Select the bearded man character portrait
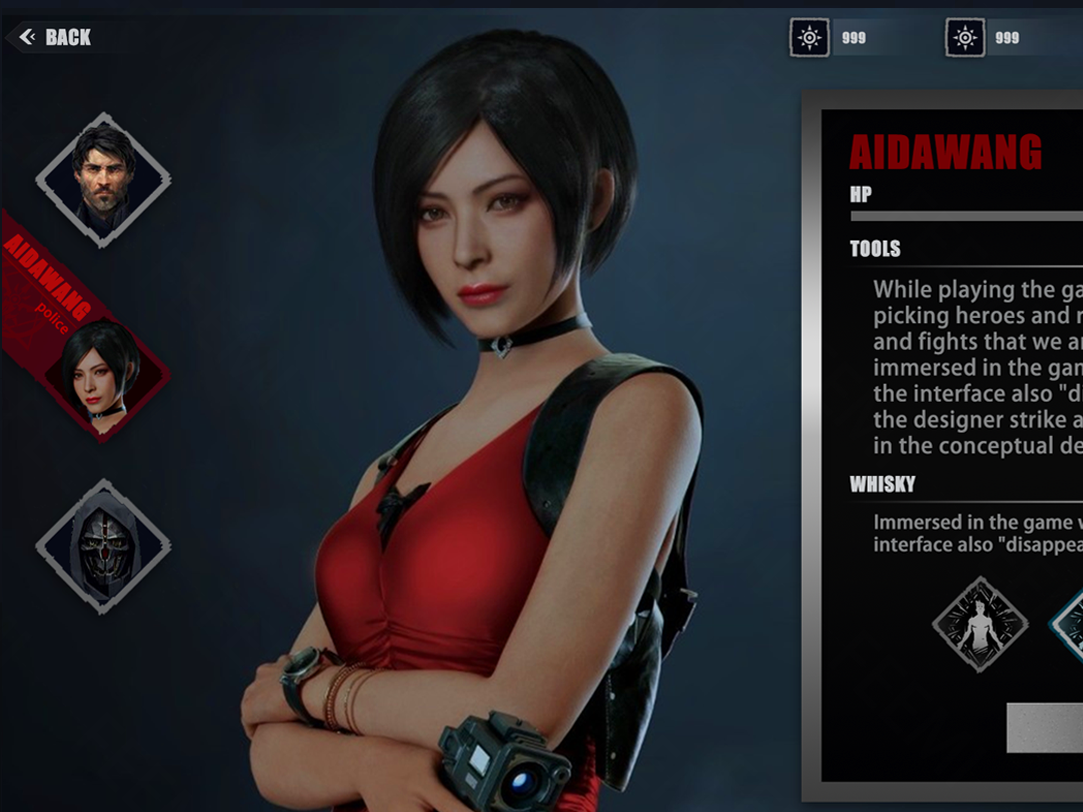The height and width of the screenshot is (812, 1083). (x=103, y=179)
